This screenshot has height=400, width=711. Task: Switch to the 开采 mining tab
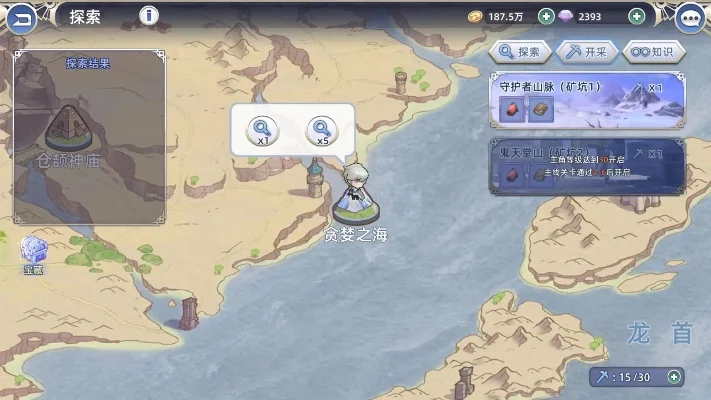click(x=586, y=52)
